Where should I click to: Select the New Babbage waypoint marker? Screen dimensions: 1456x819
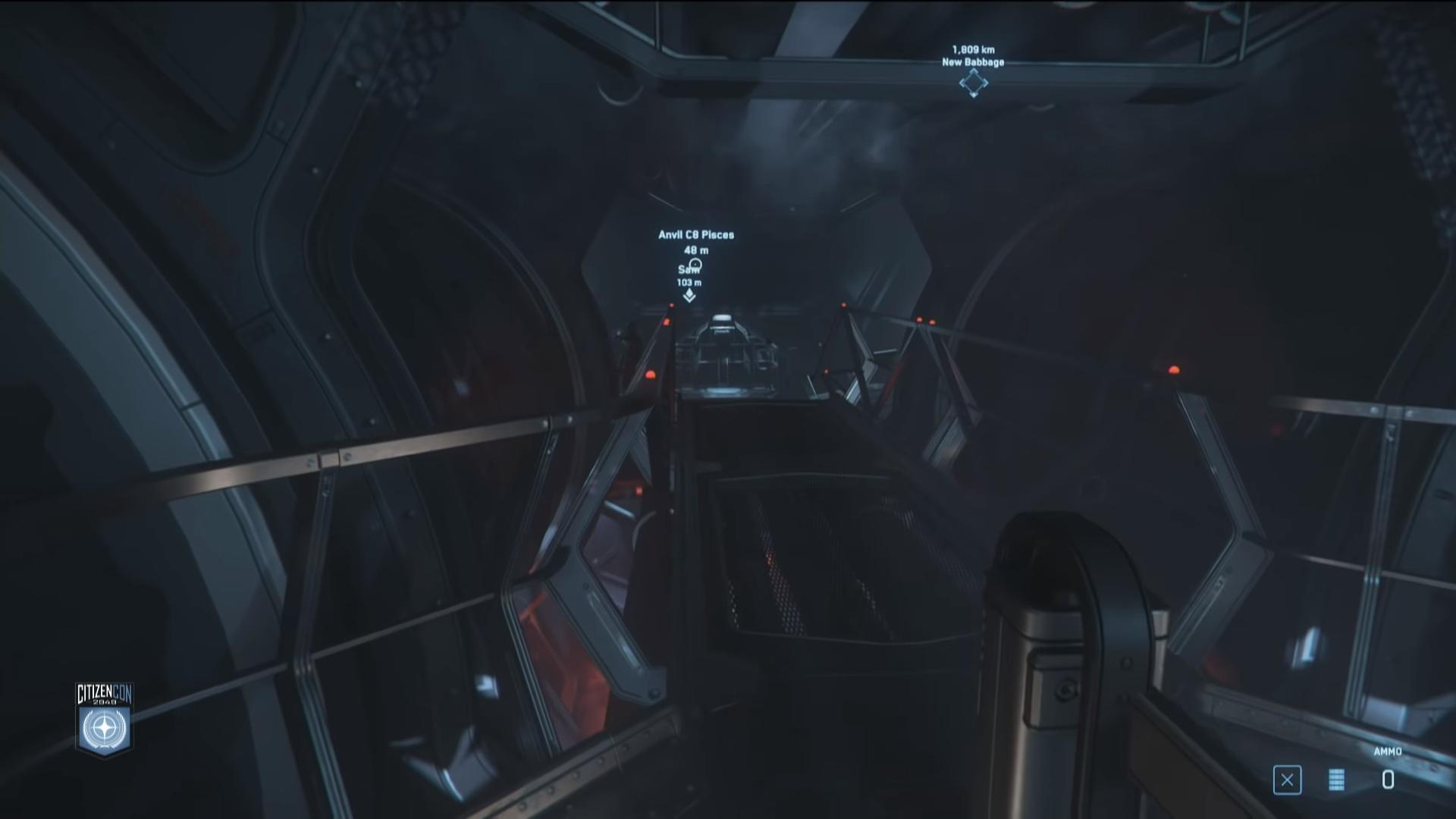(x=973, y=83)
